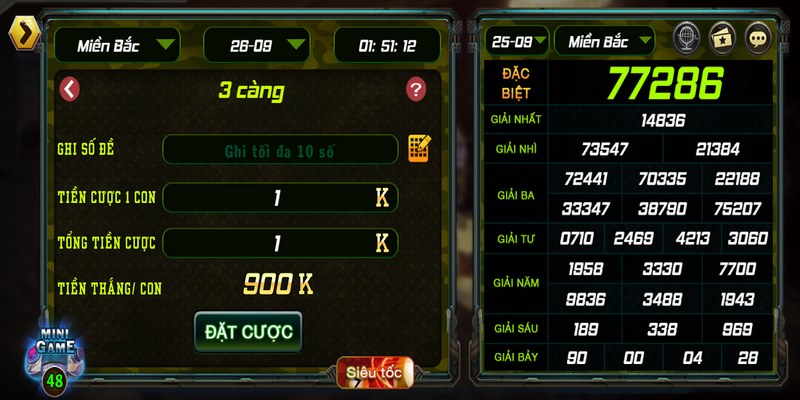This screenshot has height=400, width=800.
Task: Place the bet with Đặt Cược button
Action: point(248,332)
